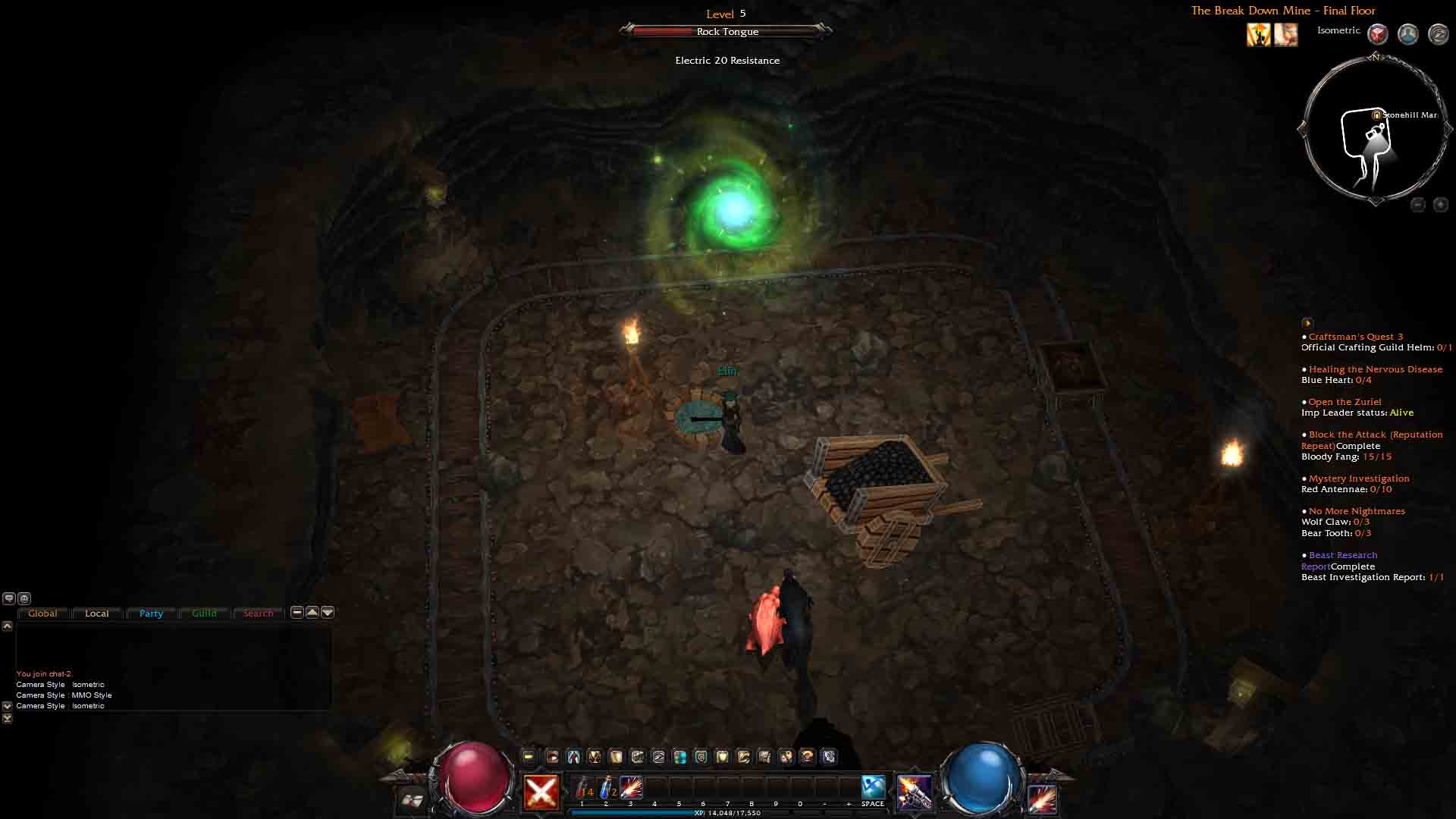The image size is (1456, 819).
Task: Open the chat emoticon smiley button
Action: [x=24, y=598]
